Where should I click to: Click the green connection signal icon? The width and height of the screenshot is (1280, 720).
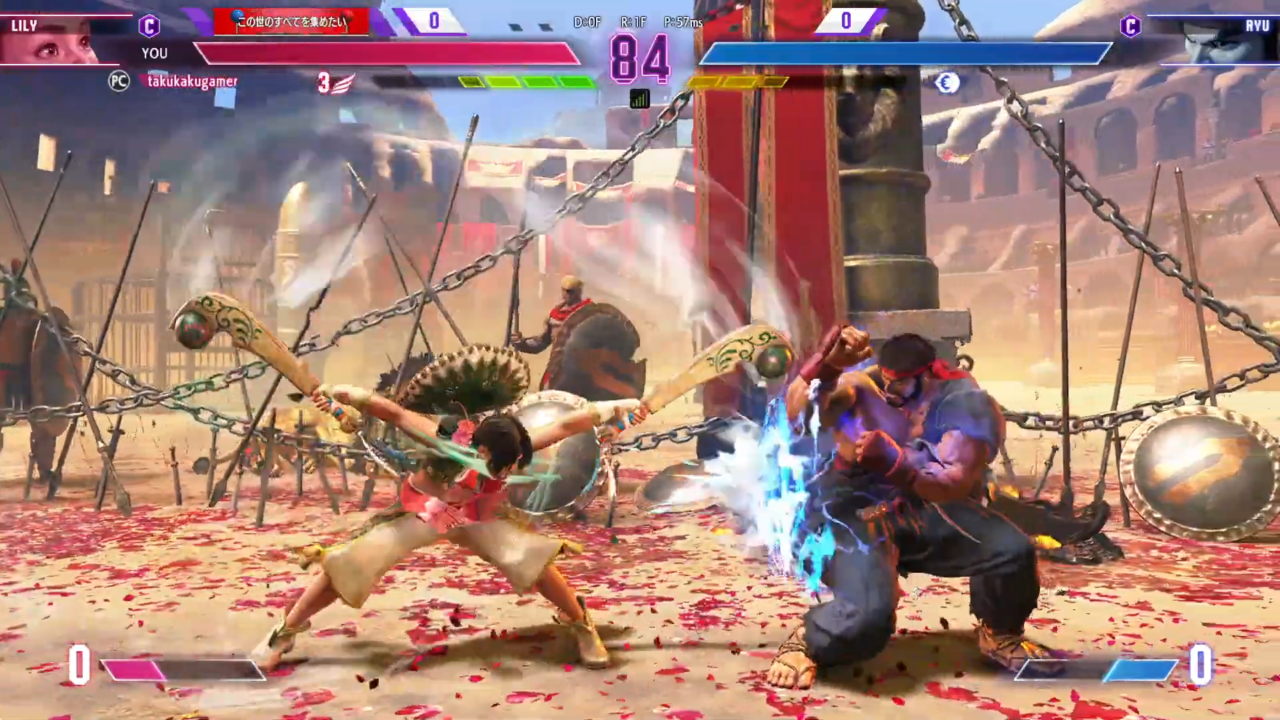coord(639,98)
